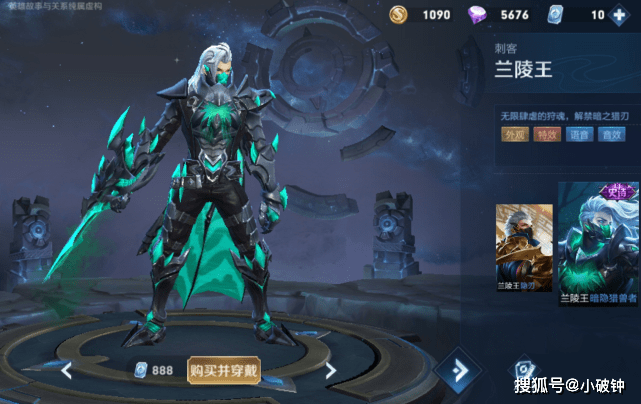Viewport: 641px width, 404px height.
Task: Select the 音效 sound effects tag
Action: coord(612,135)
